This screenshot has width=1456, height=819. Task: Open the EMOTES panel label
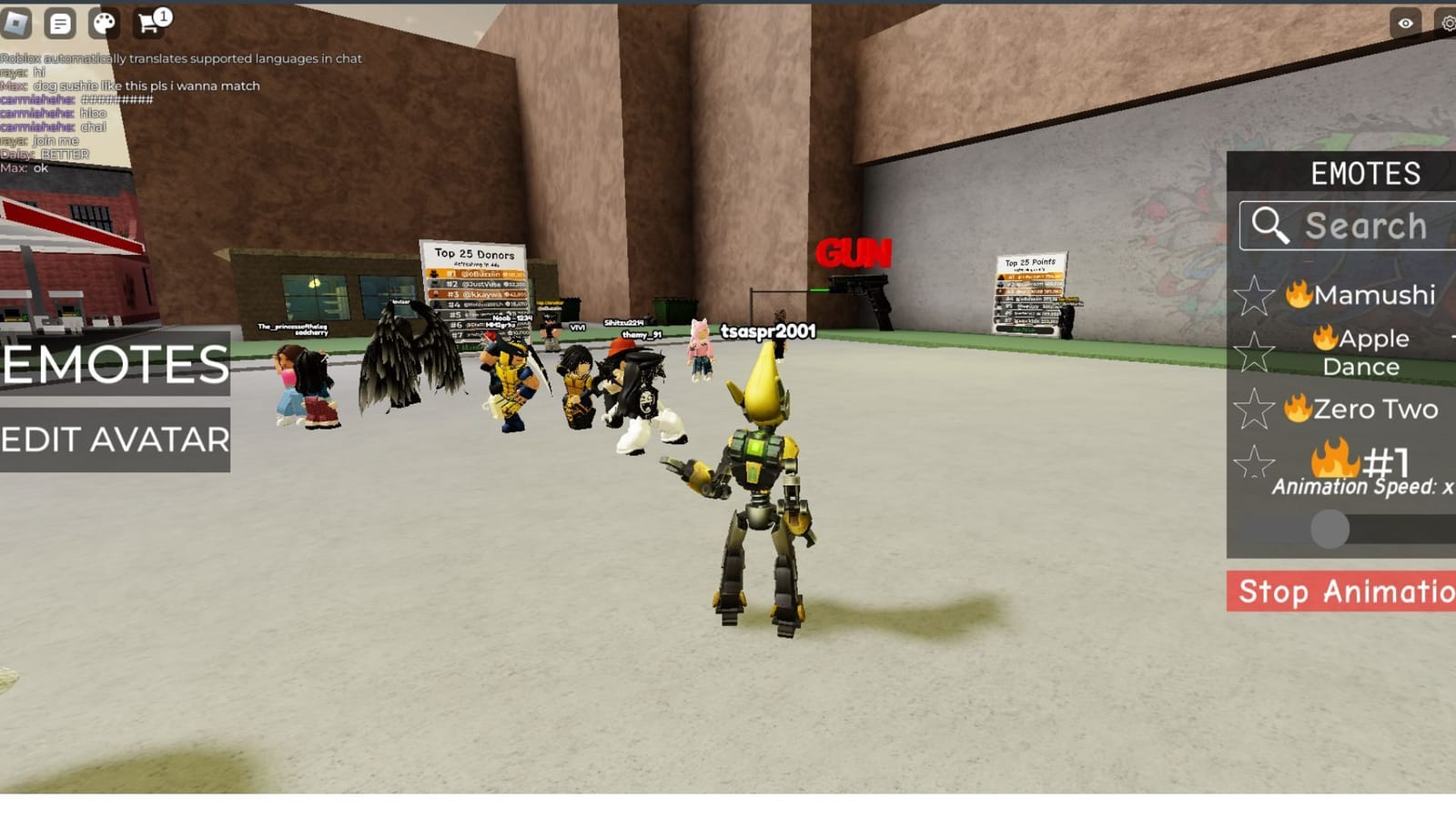click(x=1366, y=172)
